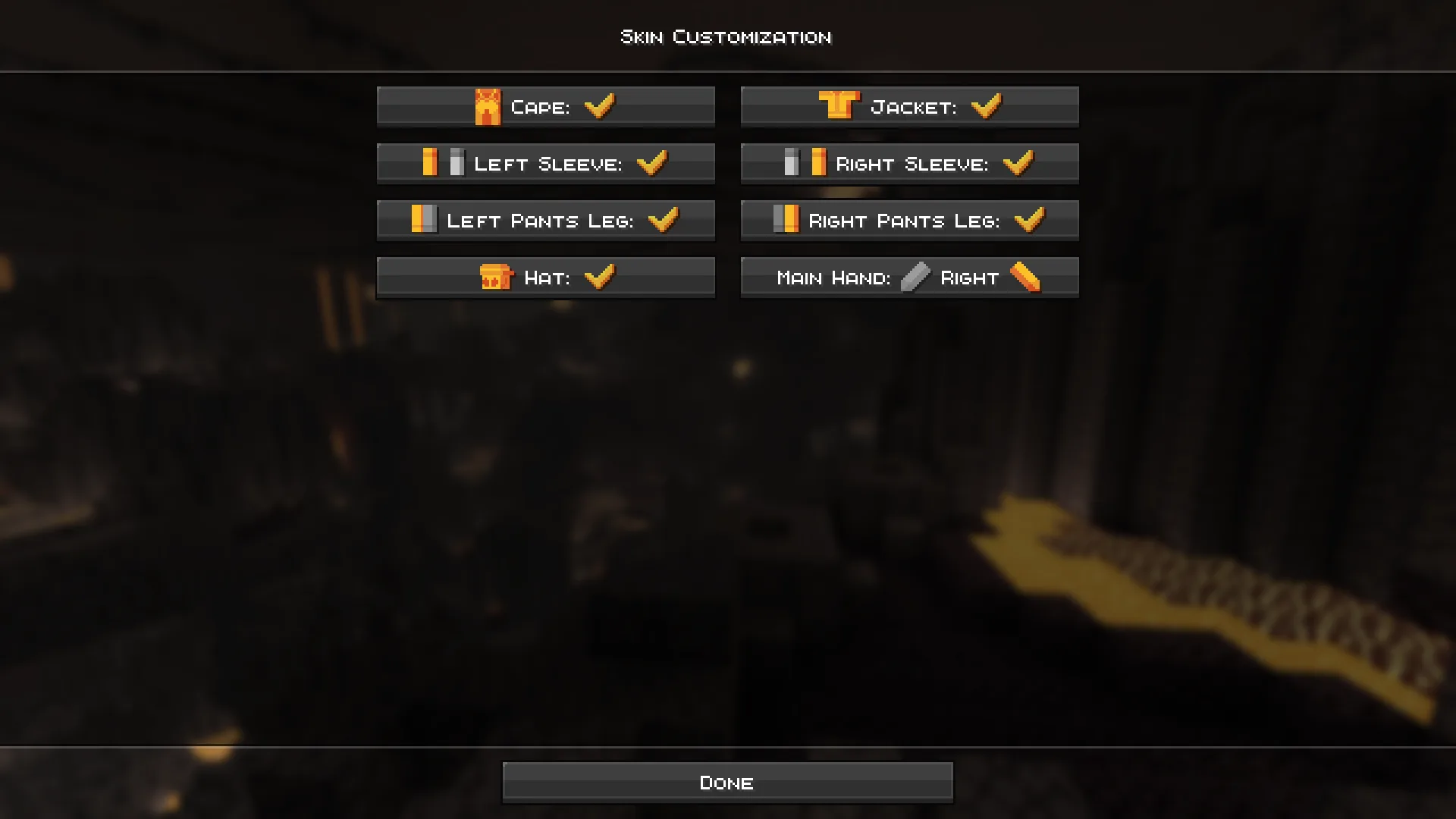Turn off the Hat skin layer

(546, 277)
